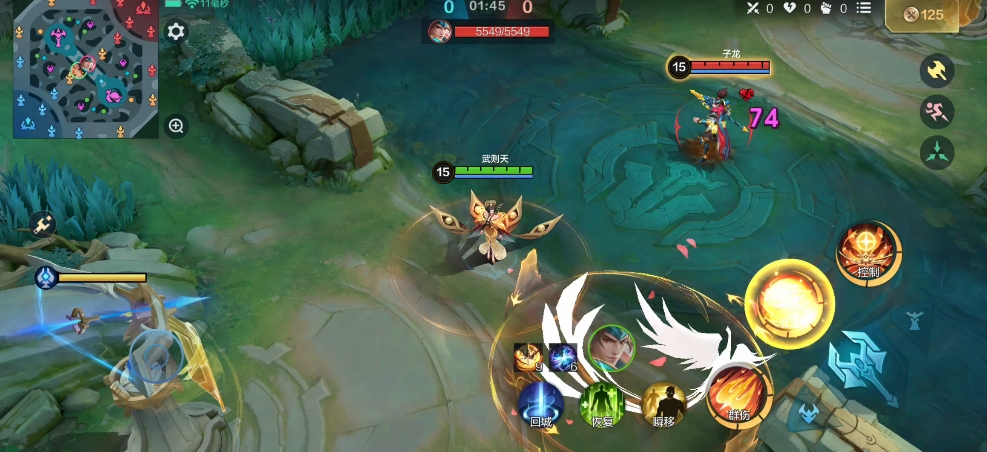Cast the glowing fireball skill
This screenshot has width=987, height=452.
(790, 303)
